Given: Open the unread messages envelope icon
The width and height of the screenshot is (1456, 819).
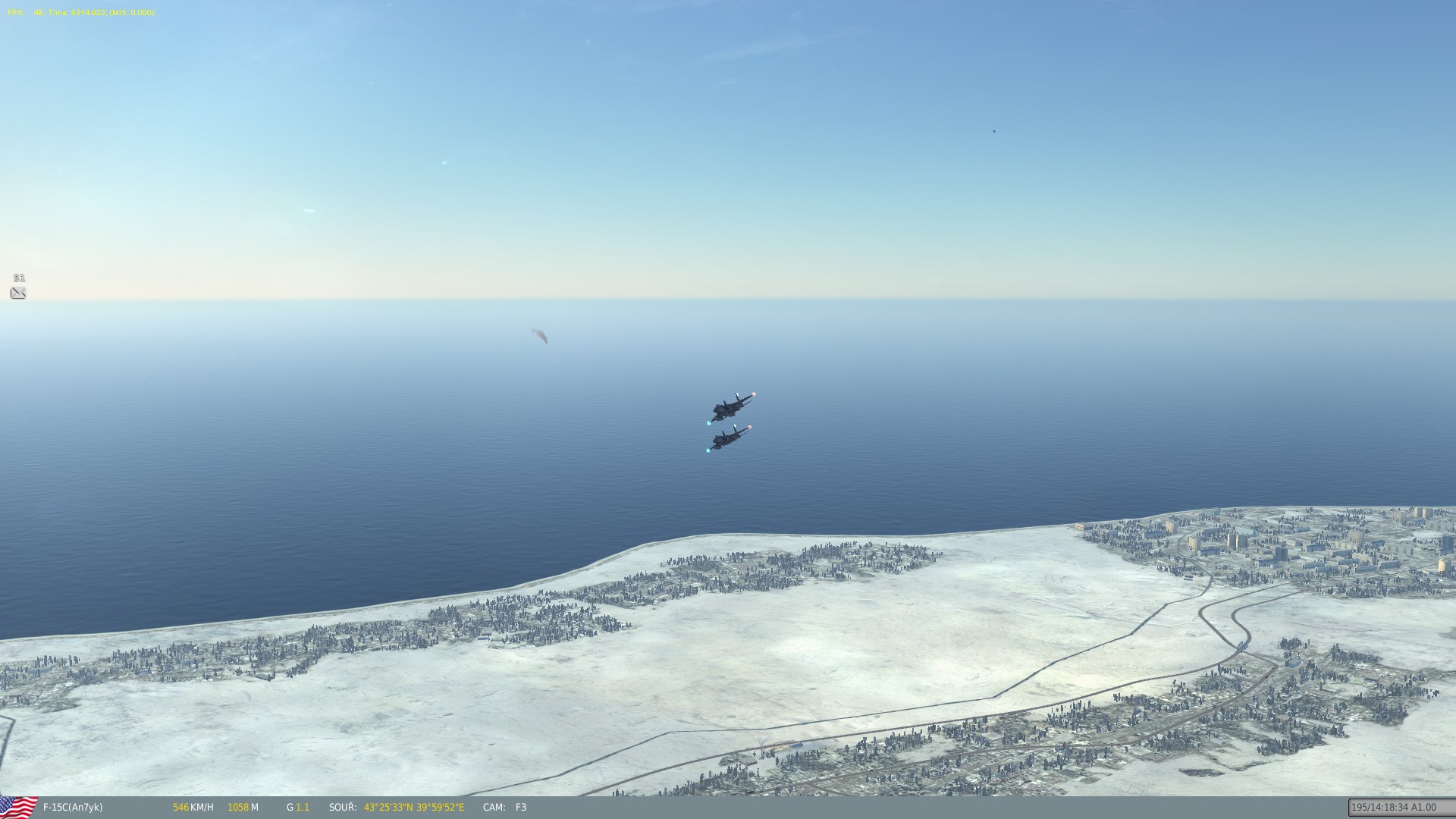Looking at the screenshot, I should [x=18, y=293].
